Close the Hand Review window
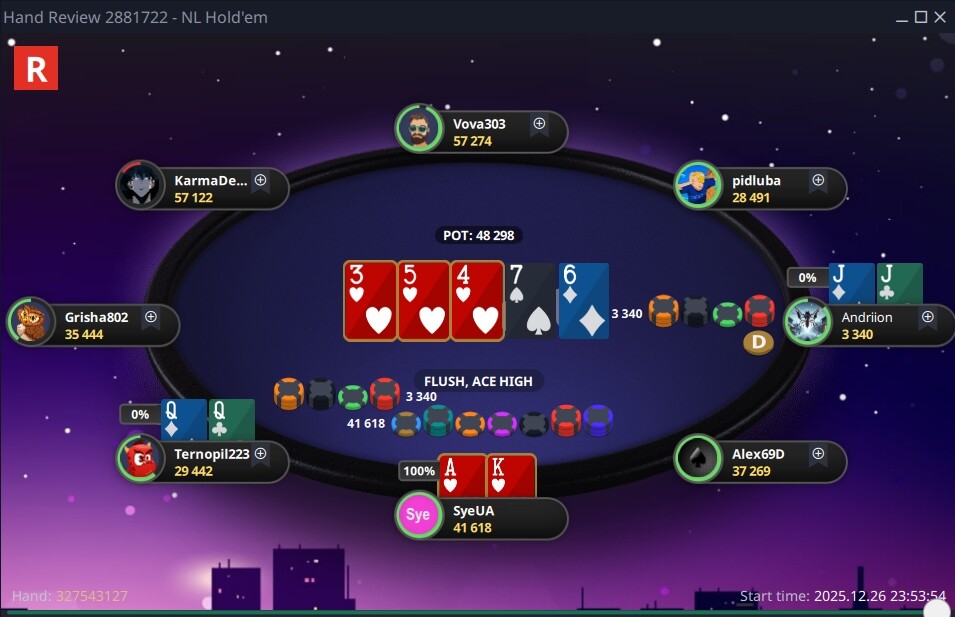This screenshot has width=955, height=617. [942, 17]
